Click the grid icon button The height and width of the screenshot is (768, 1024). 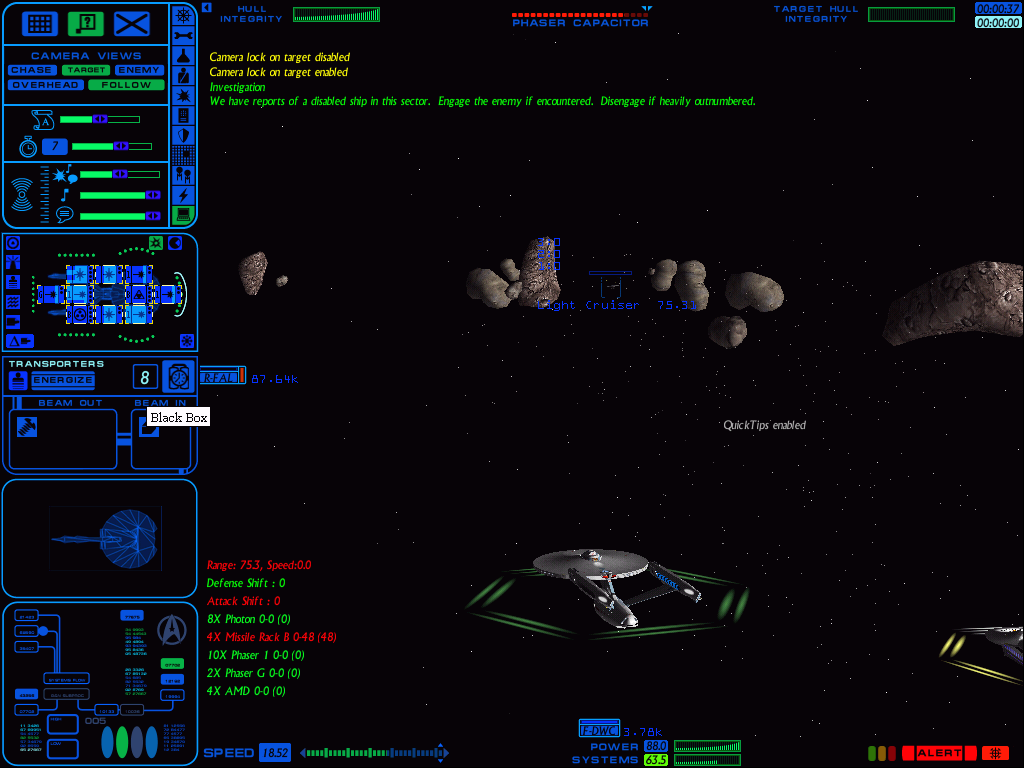tap(39, 23)
